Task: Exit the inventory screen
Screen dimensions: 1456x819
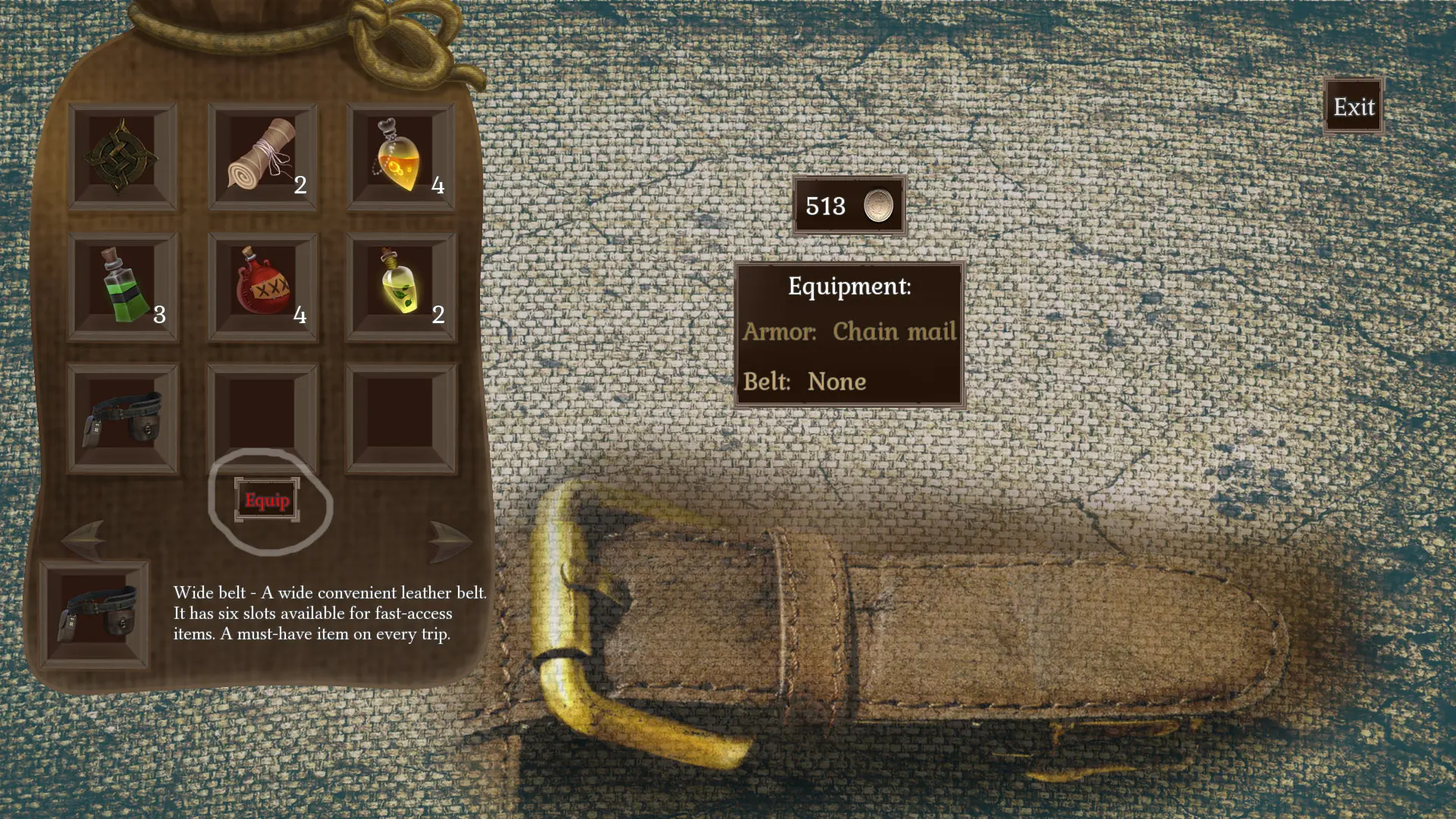Action: click(x=1354, y=107)
